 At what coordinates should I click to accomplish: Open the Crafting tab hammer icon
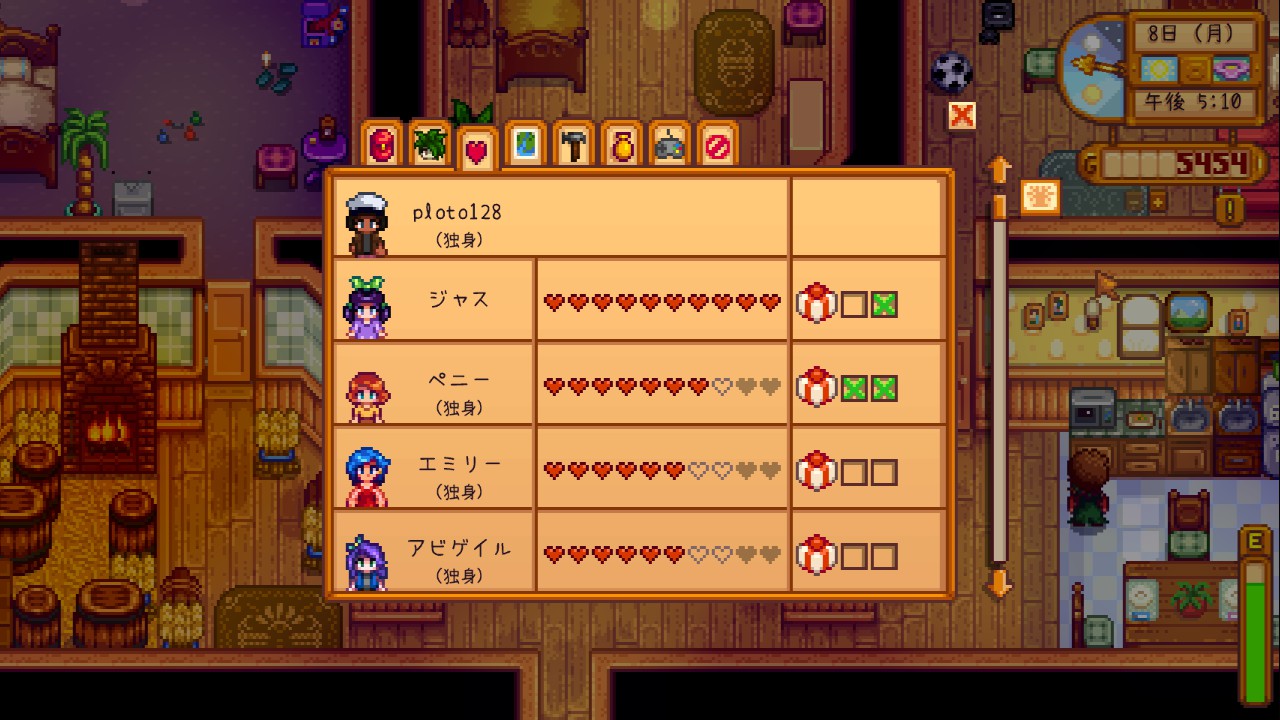pyautogui.click(x=573, y=148)
